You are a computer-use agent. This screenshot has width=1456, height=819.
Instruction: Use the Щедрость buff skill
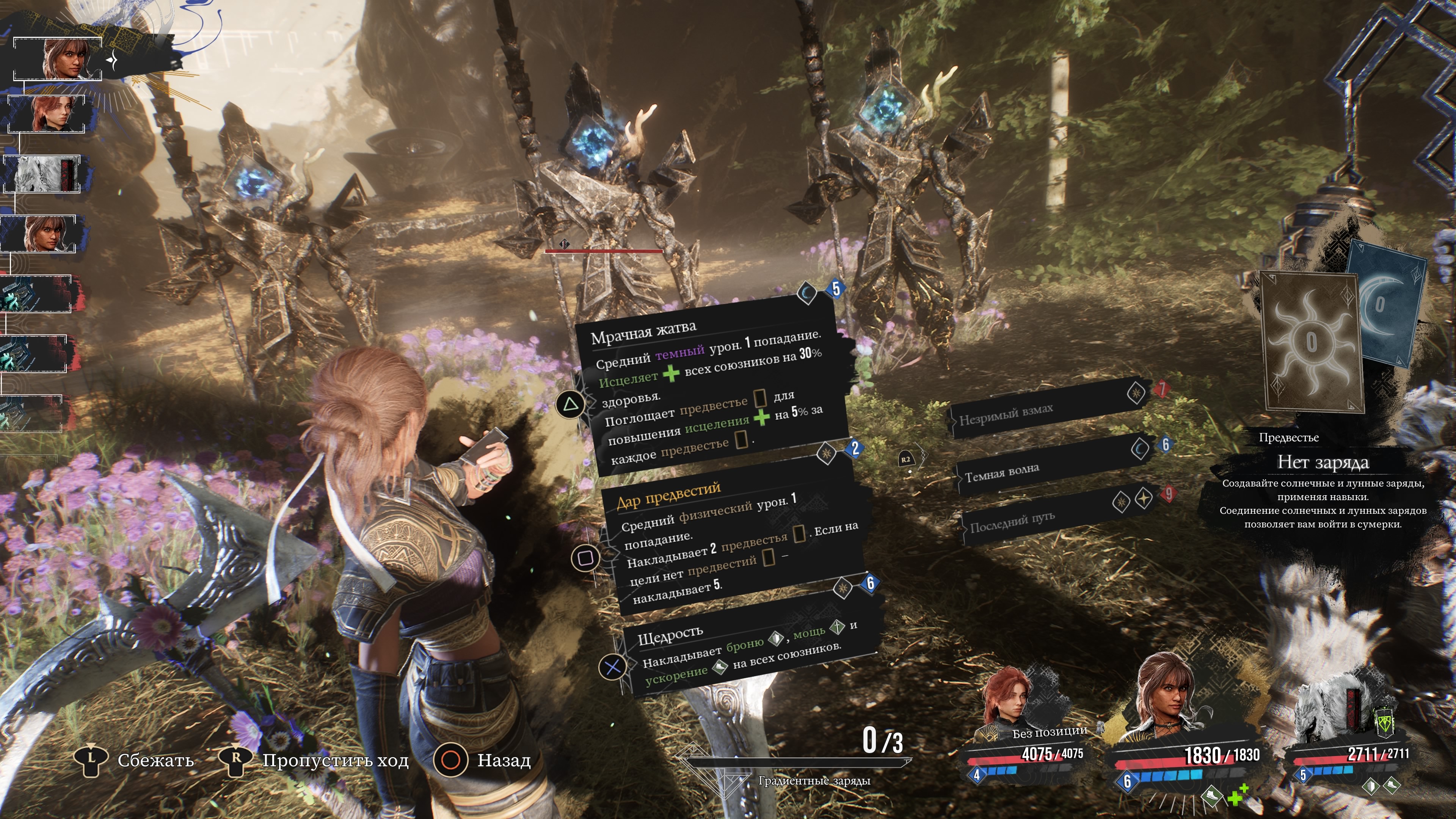(x=746, y=650)
